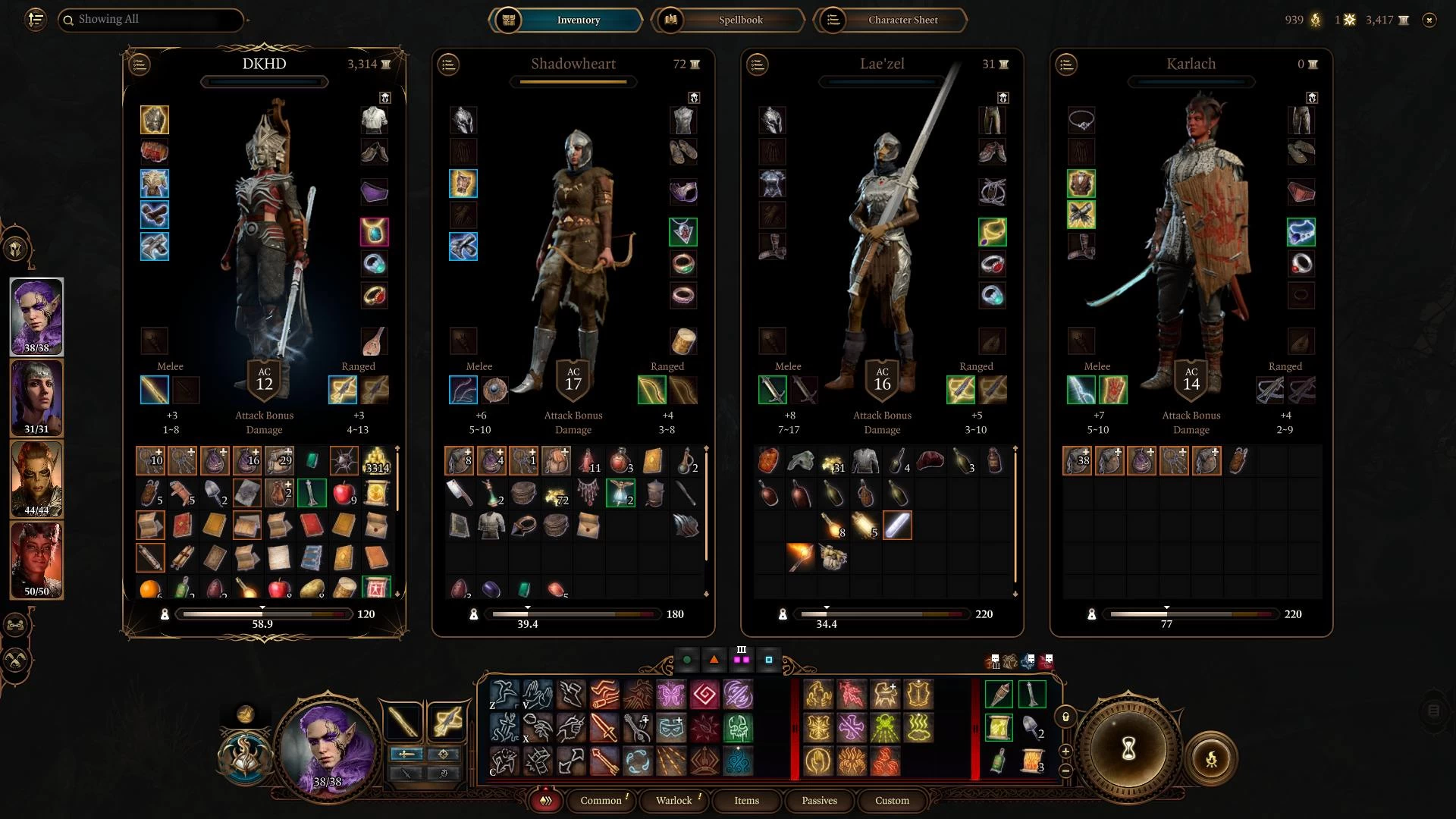Click the Showing All search field
The height and width of the screenshot is (819, 1456).
[x=152, y=20]
